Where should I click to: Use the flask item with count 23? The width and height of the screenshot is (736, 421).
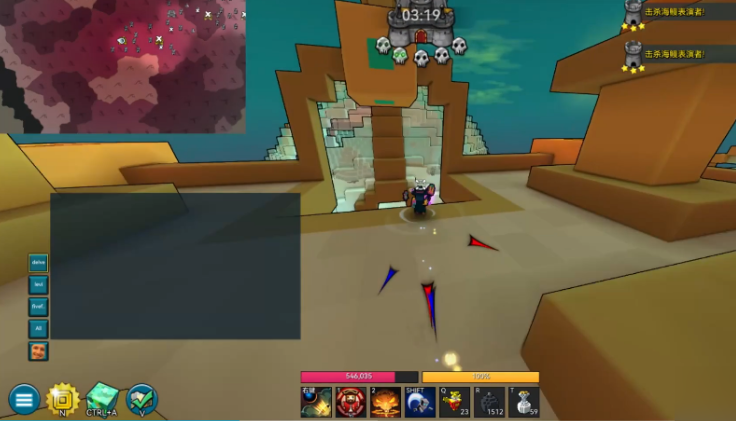454,402
